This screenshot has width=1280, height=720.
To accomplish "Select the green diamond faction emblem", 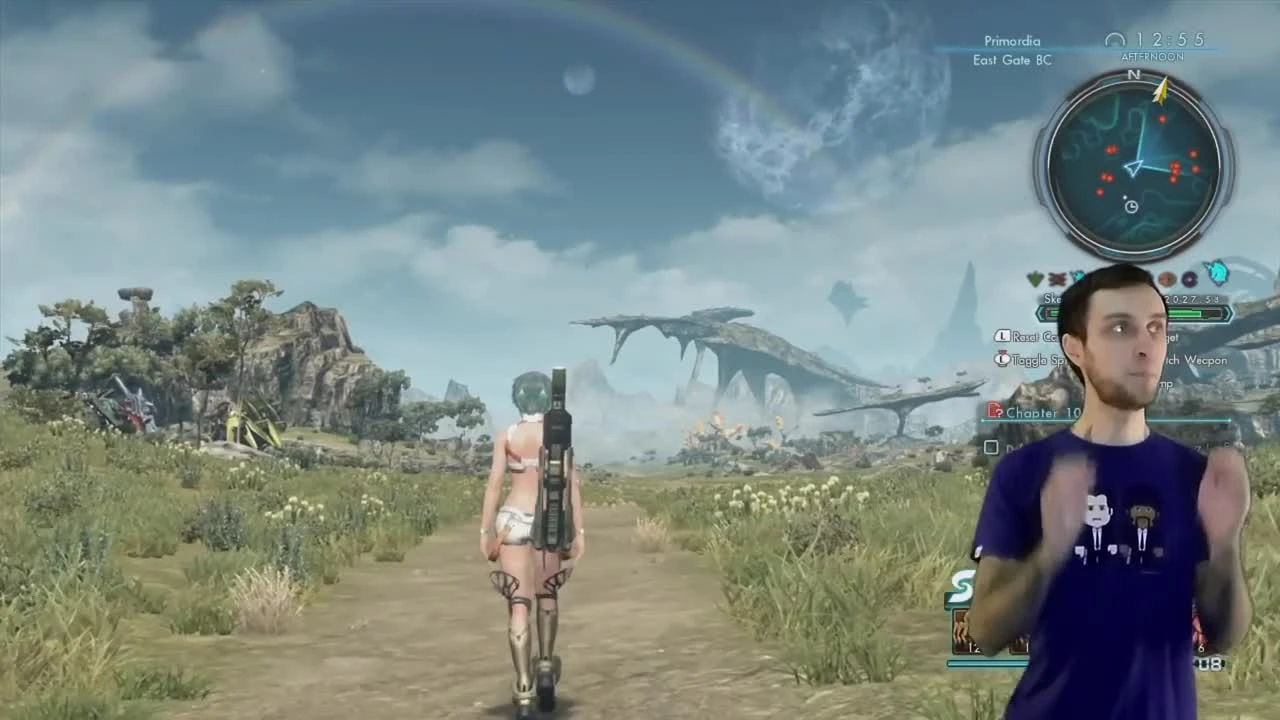I will (1035, 277).
